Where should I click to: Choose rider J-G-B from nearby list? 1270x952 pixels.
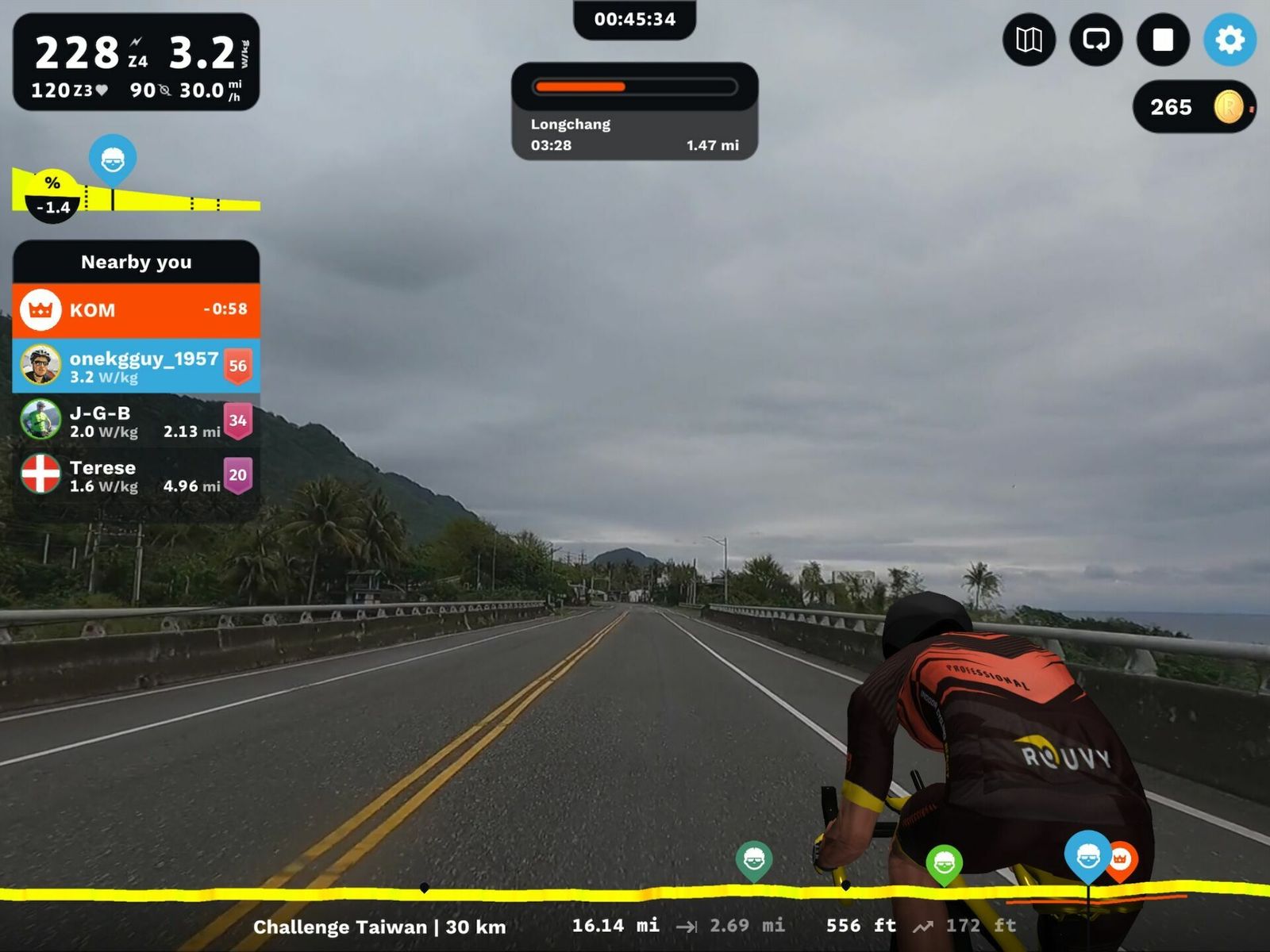tap(136, 420)
